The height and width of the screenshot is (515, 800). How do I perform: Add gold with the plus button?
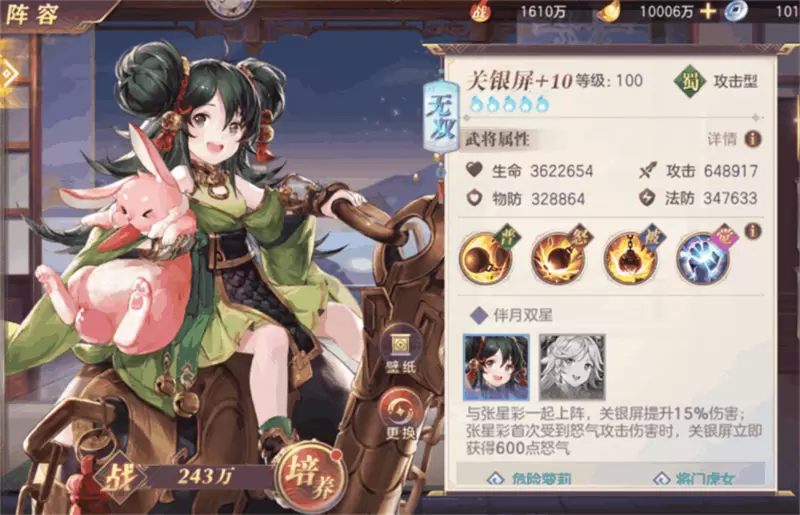(708, 11)
